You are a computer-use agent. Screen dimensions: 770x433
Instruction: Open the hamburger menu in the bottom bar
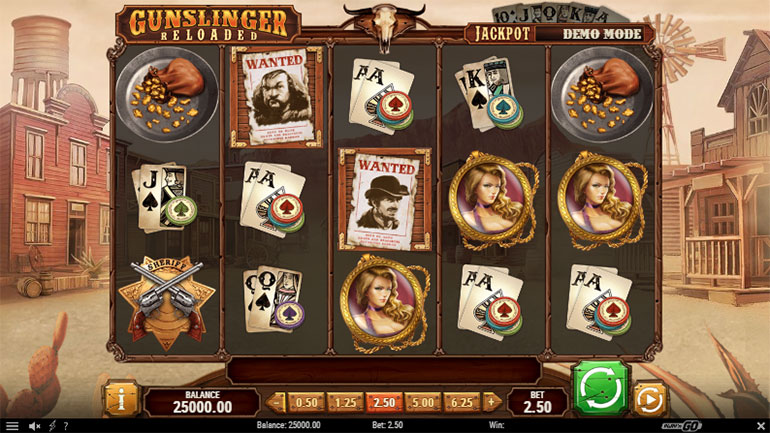pos(12,426)
